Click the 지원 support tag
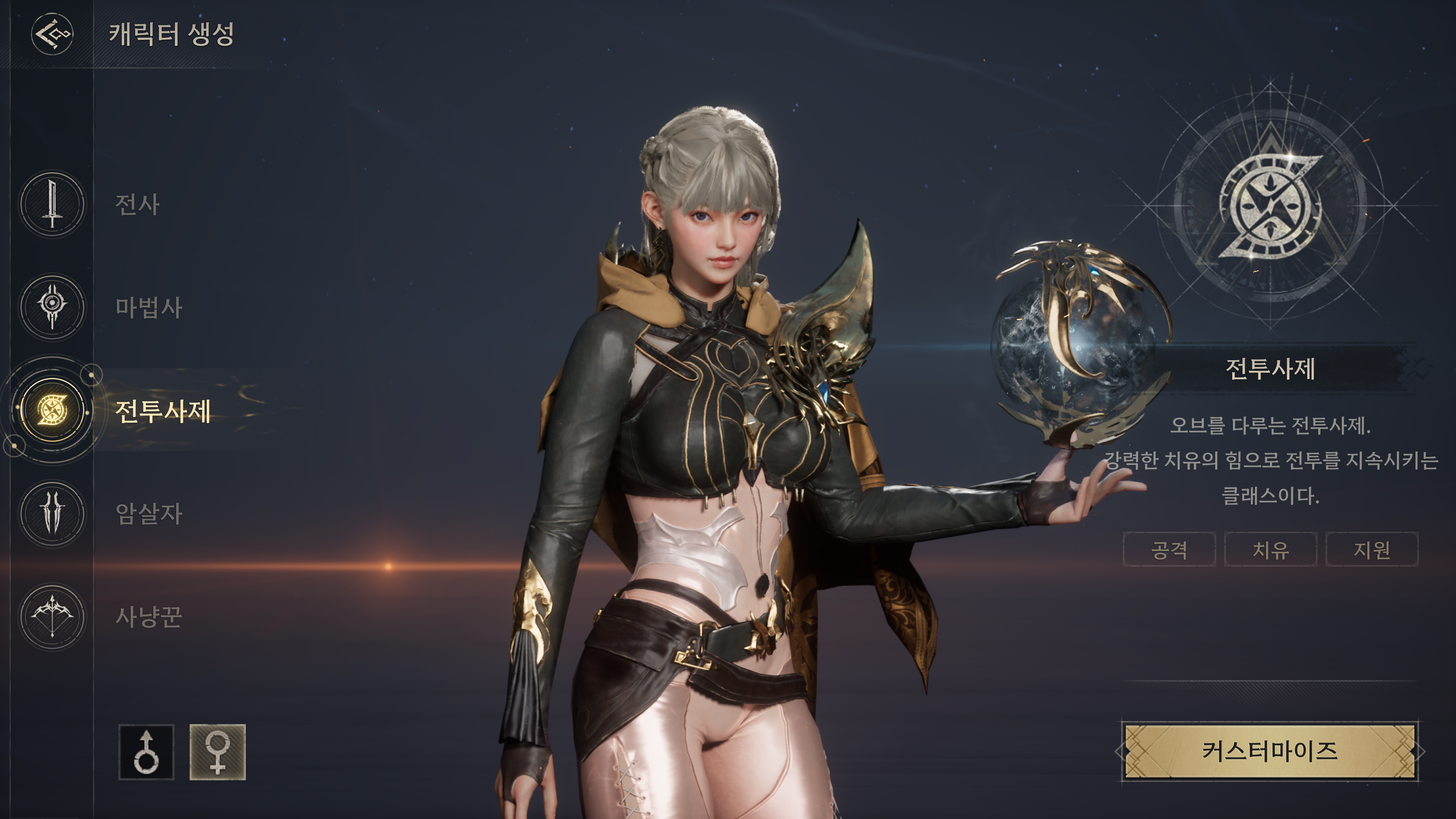The image size is (1456, 819). [1371, 549]
